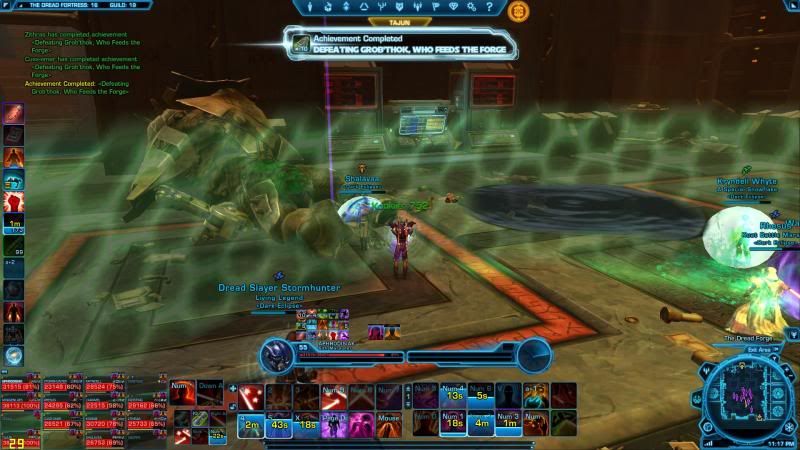800x450 pixels.
Task: Open the orange Cartel Market coin button
Action: [518, 11]
